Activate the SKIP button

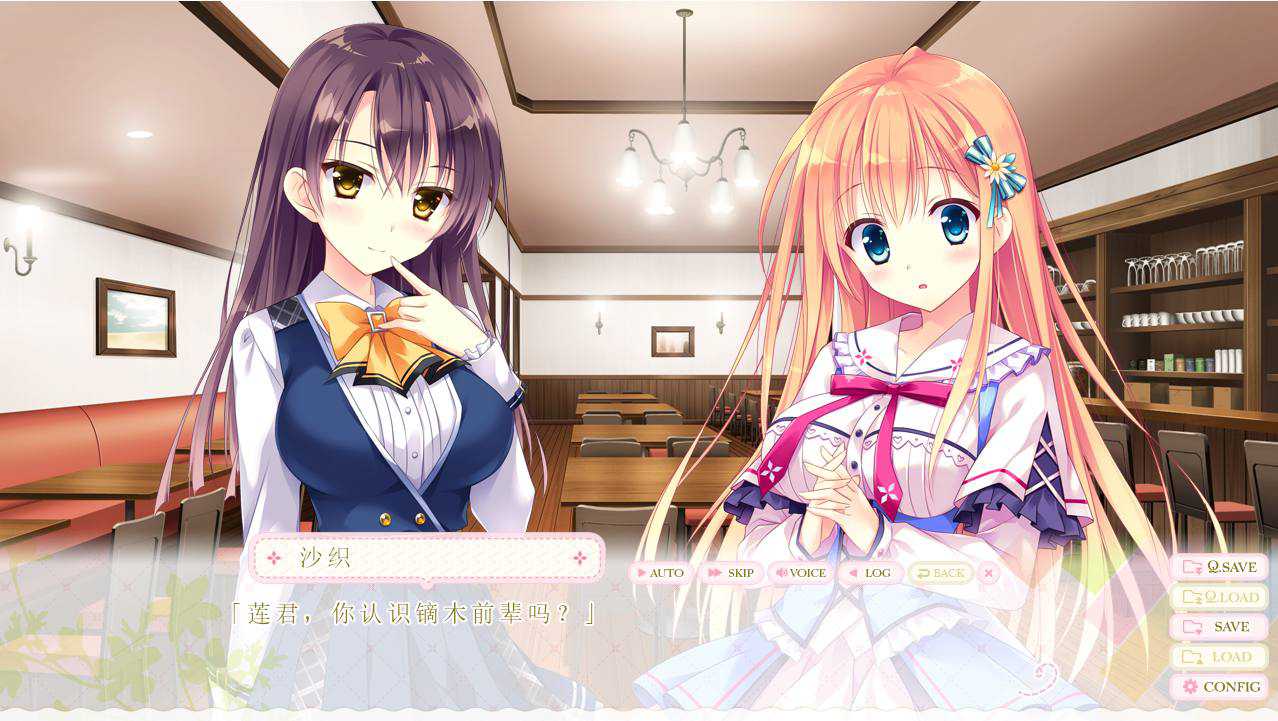730,573
